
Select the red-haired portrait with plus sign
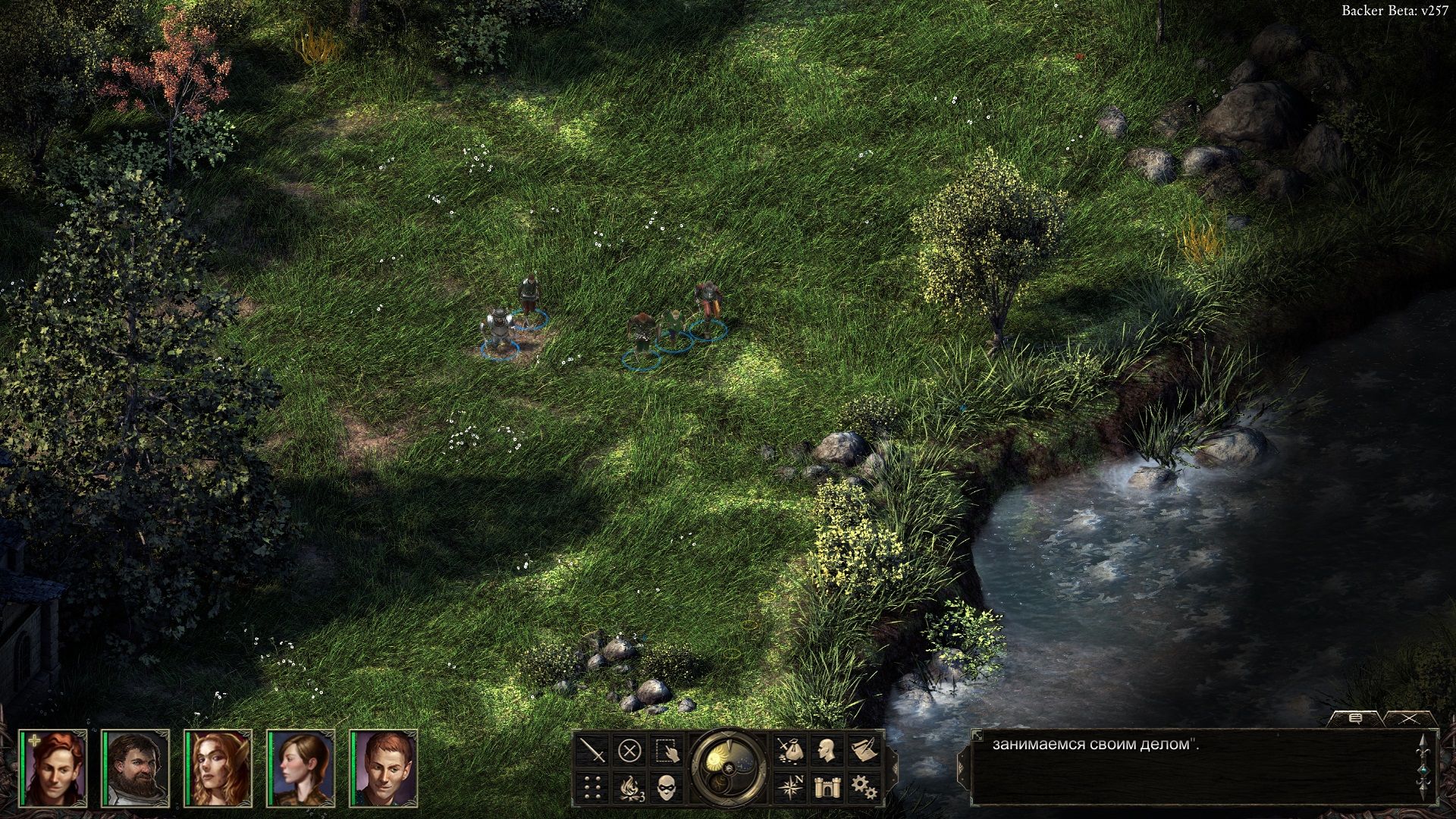click(55, 767)
